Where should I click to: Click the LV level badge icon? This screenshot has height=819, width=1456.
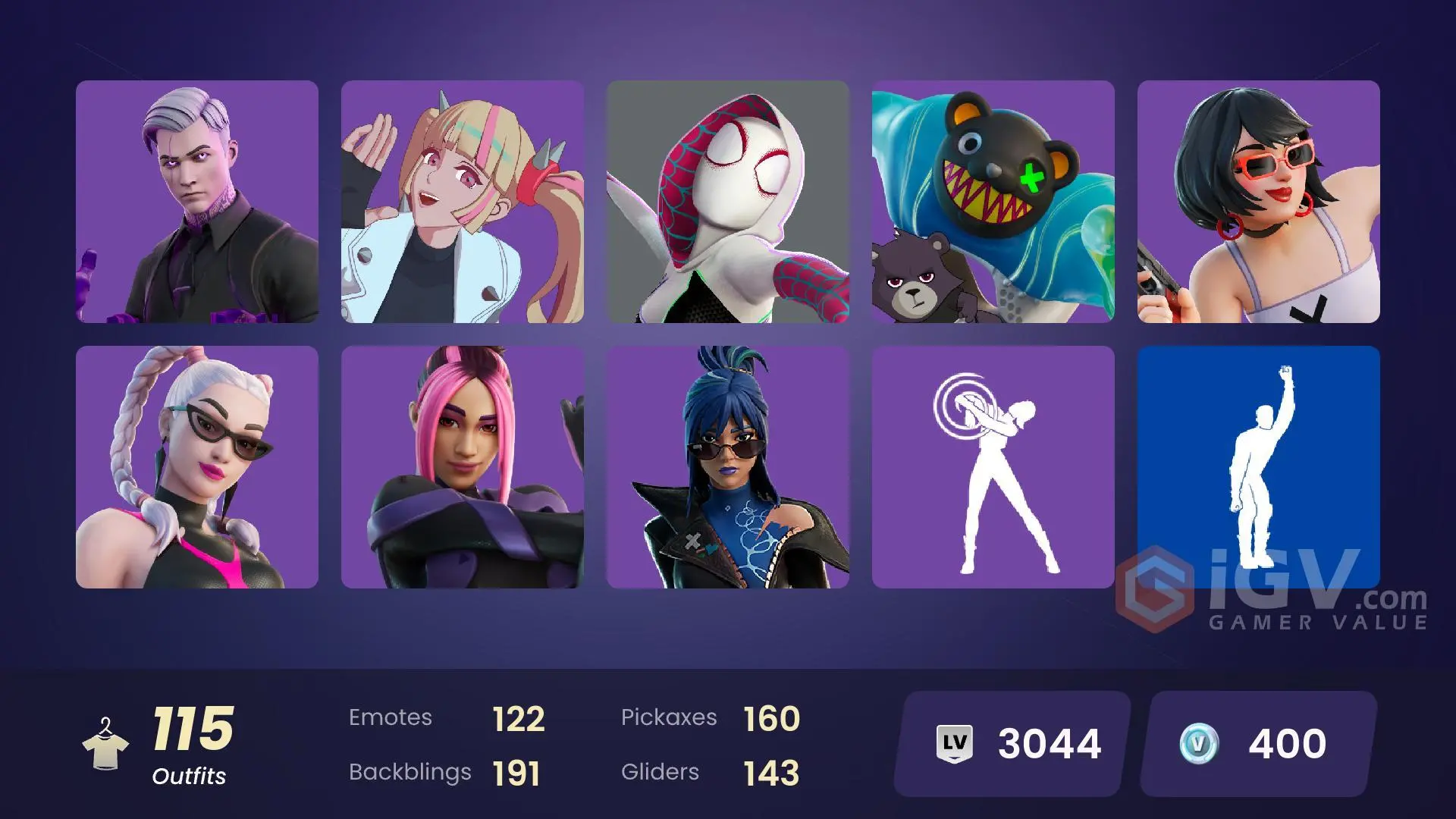point(955,742)
